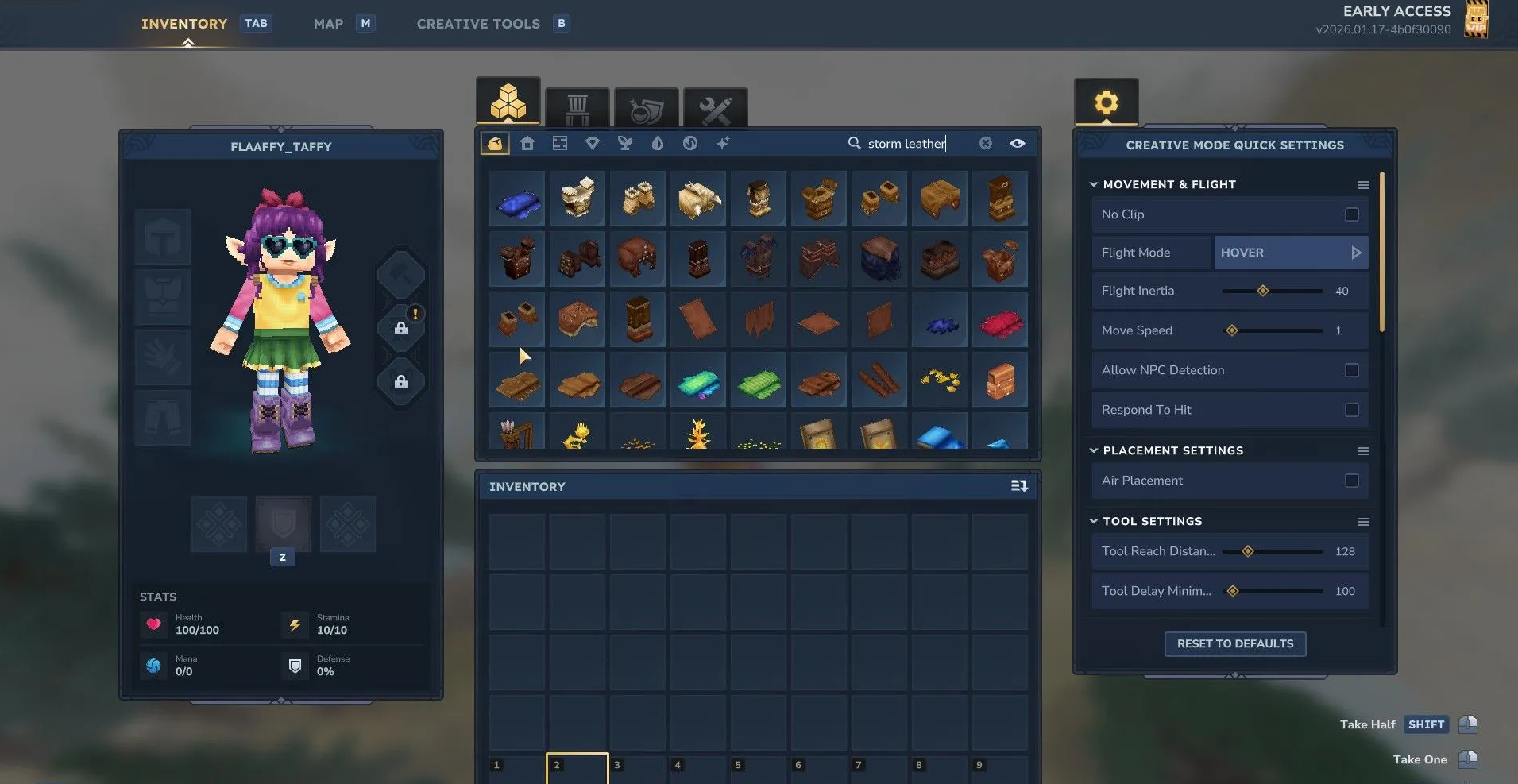Click Reset To Defaults button
1518x784 pixels.
(1234, 643)
